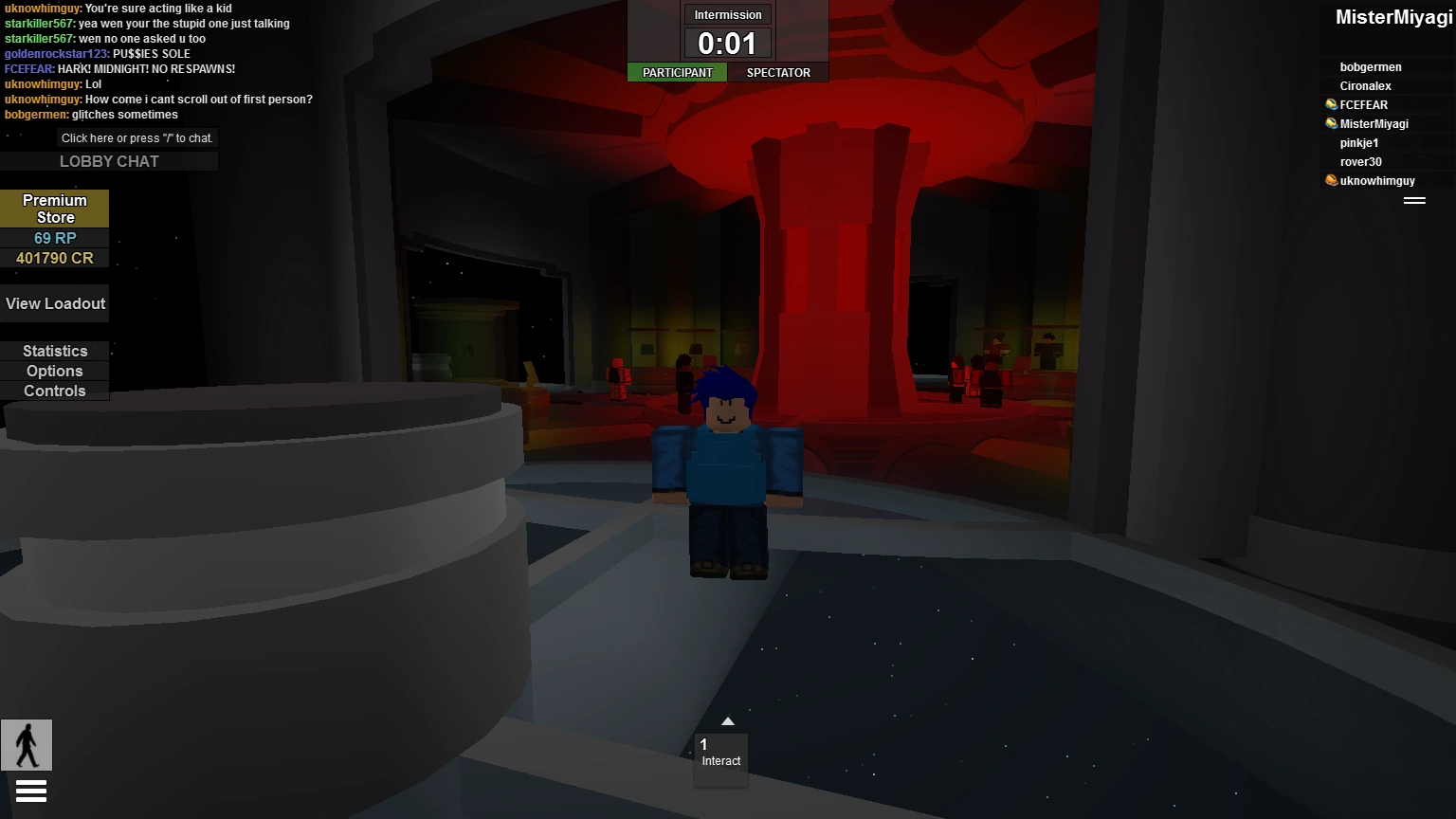Collapse the LOBBY CHAT panel

click(109, 161)
